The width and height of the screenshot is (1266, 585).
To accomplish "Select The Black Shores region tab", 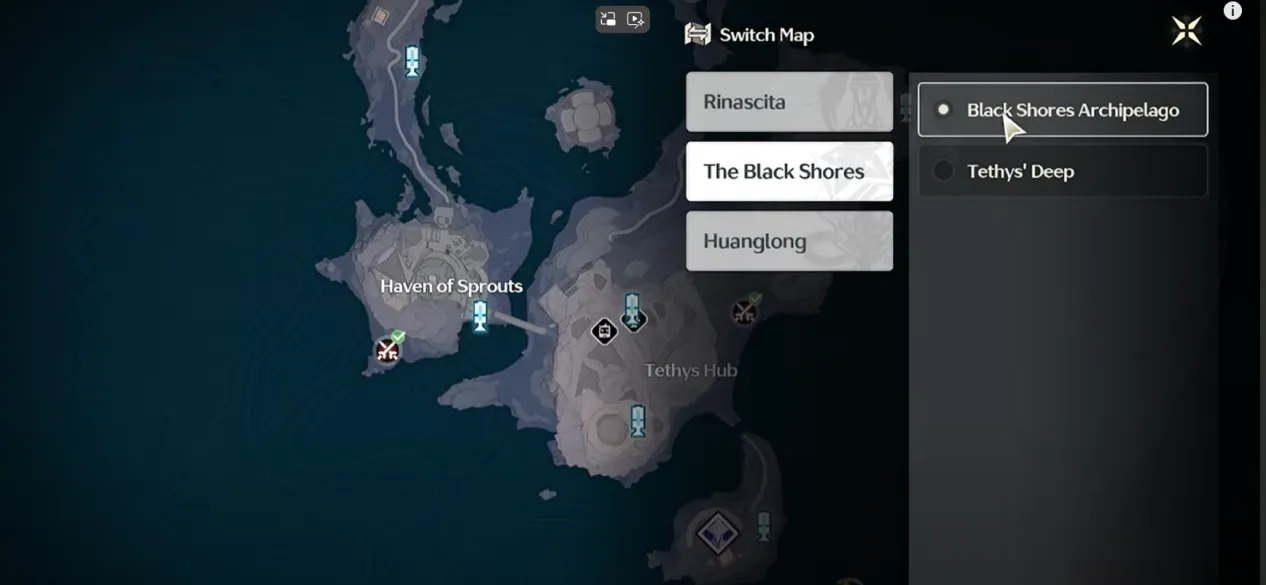I will [x=789, y=171].
